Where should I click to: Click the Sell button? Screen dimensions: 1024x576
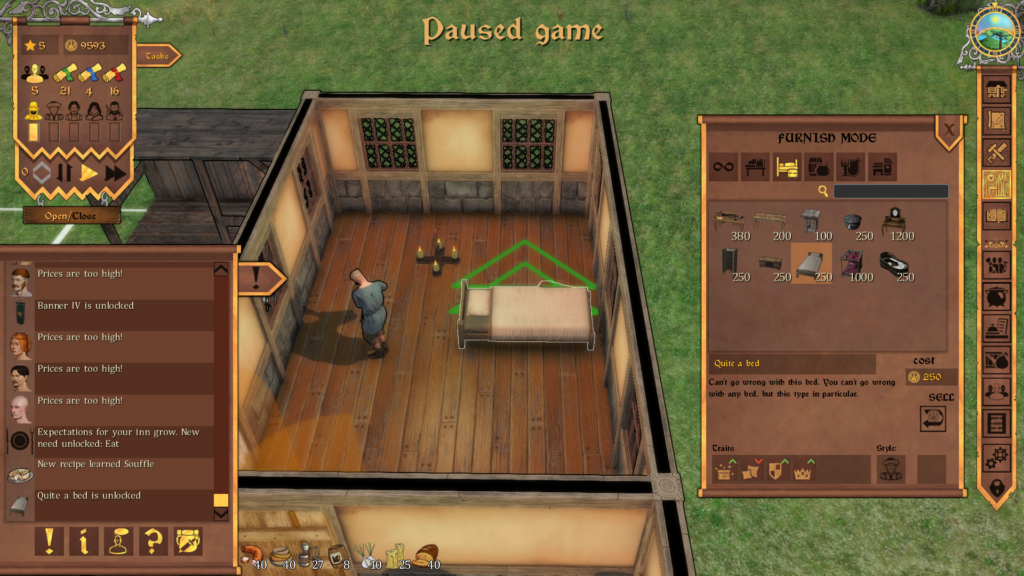[x=934, y=419]
